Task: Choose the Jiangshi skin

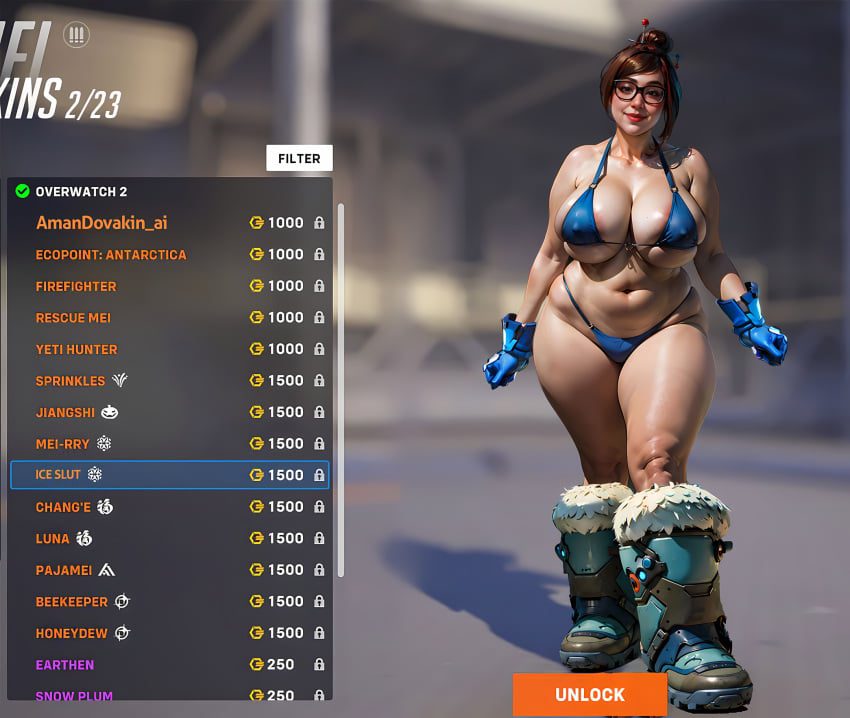Action: pos(66,412)
